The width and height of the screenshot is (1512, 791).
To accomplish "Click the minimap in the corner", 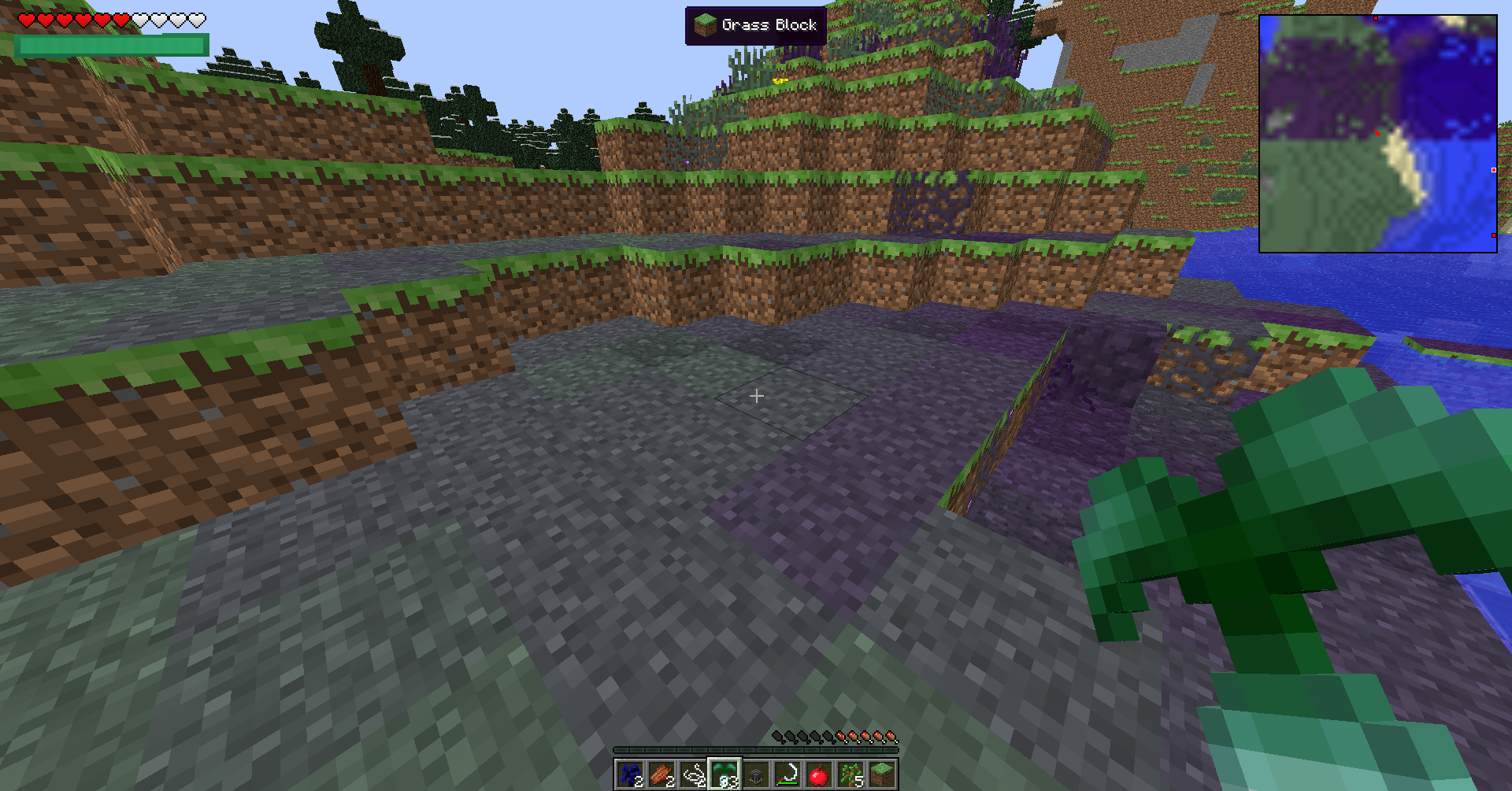I will tap(1377, 134).
